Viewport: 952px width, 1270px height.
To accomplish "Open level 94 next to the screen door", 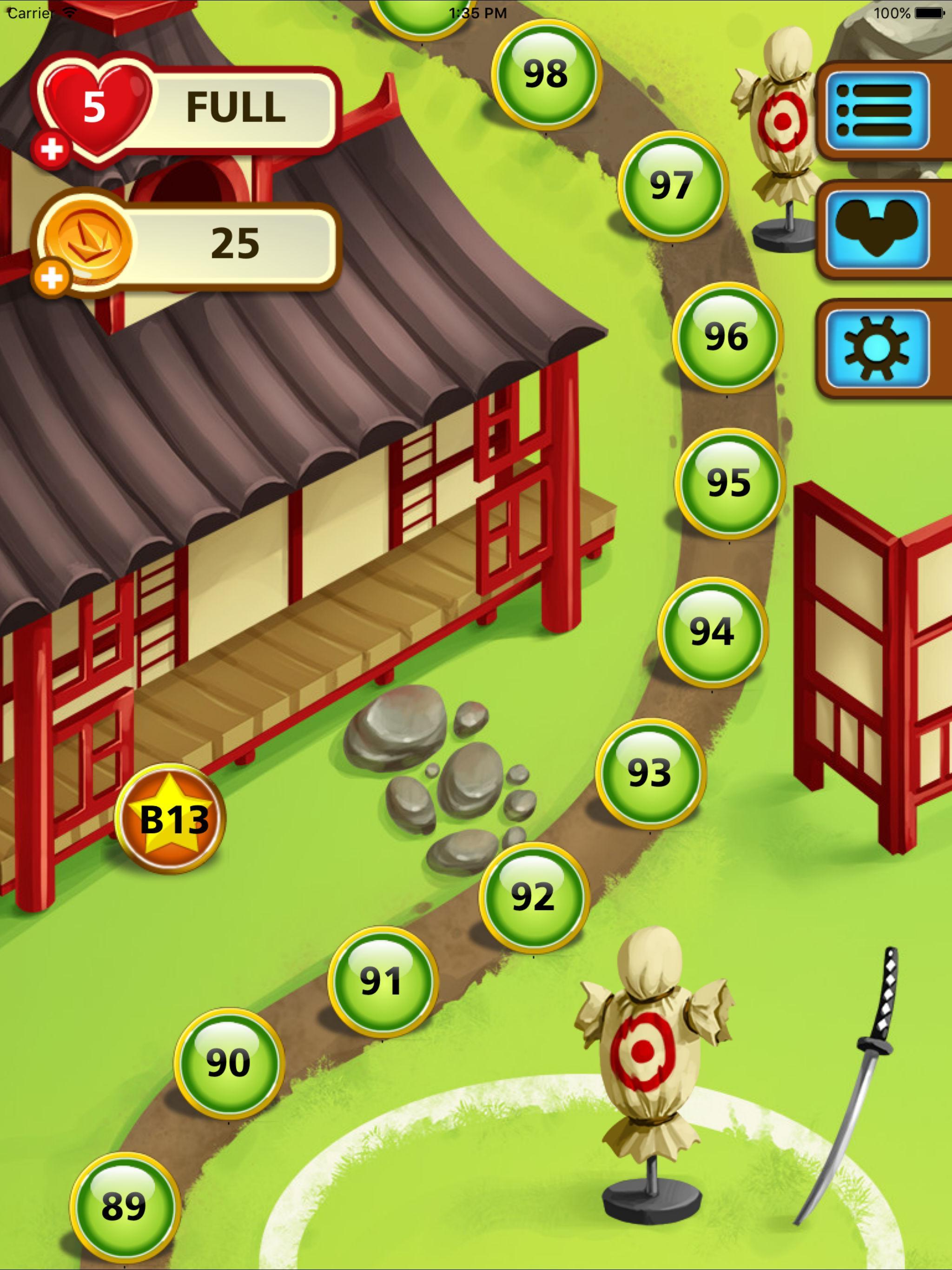I will pyautogui.click(x=712, y=633).
